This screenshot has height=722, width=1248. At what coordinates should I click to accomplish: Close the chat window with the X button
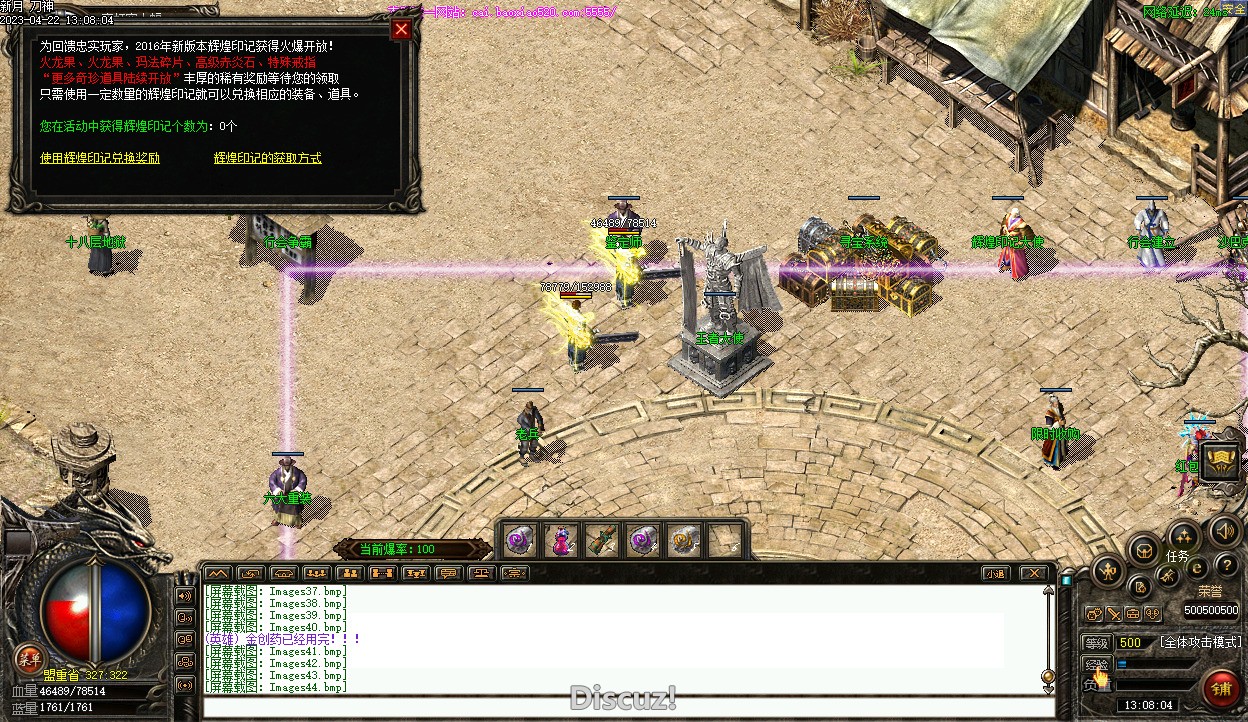click(x=1033, y=573)
